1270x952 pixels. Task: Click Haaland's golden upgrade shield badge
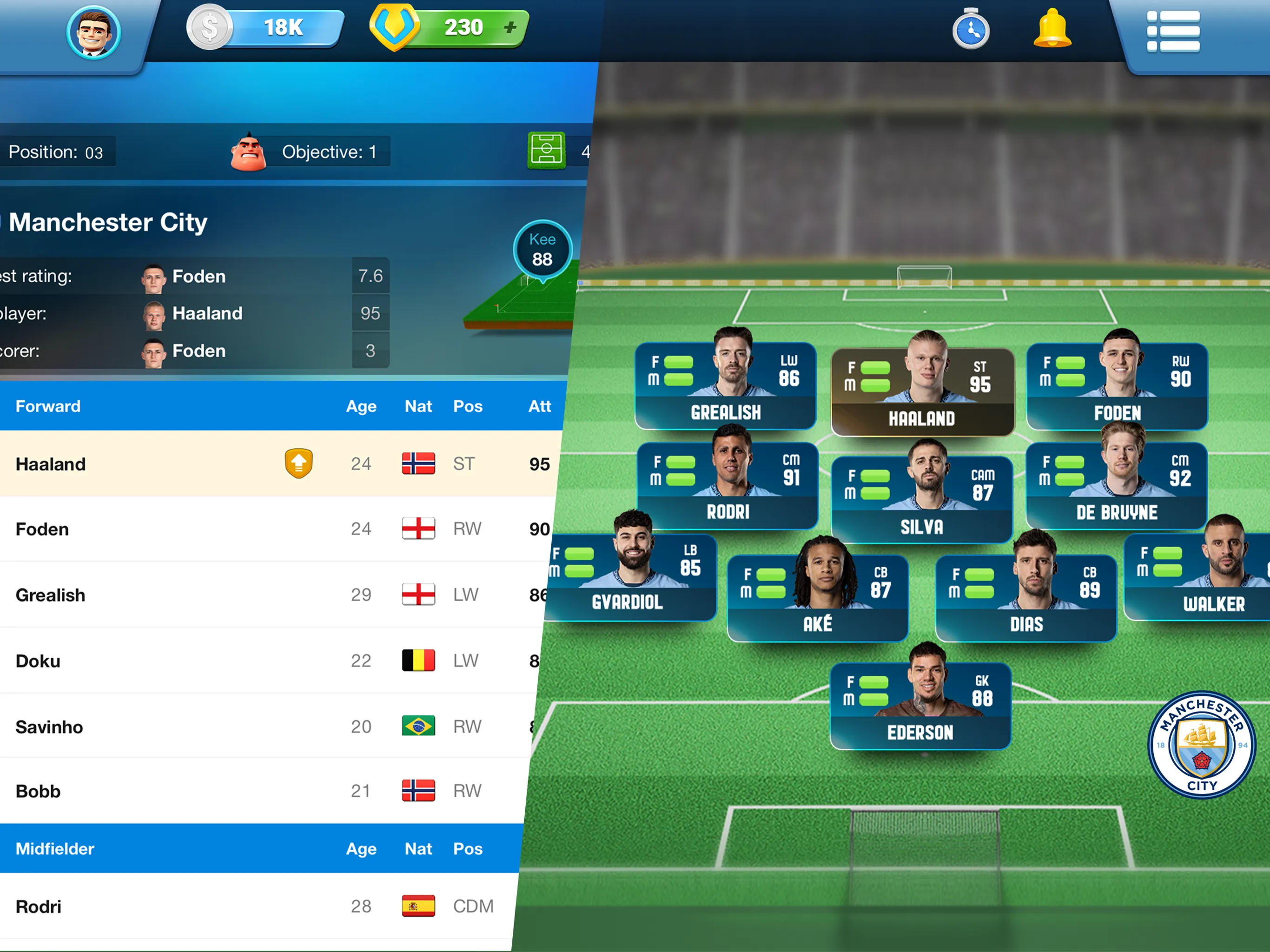tap(298, 463)
